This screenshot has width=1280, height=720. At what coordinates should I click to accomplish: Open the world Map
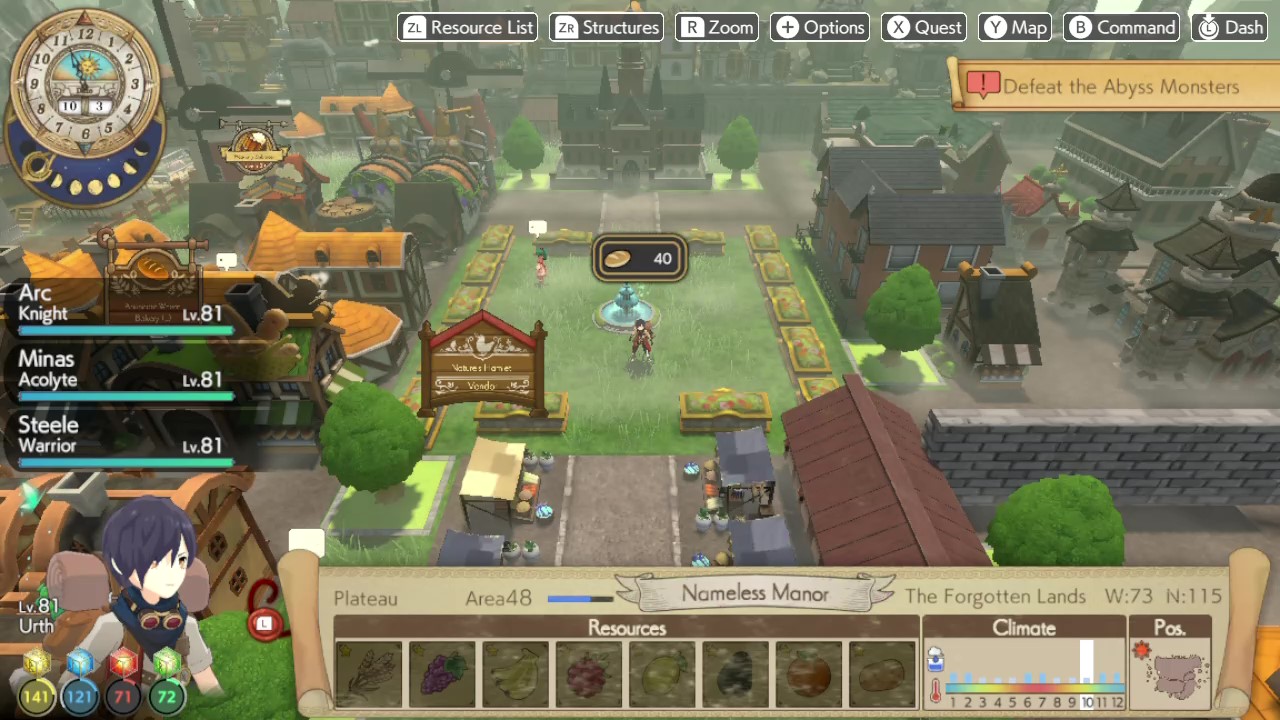(x=1014, y=27)
